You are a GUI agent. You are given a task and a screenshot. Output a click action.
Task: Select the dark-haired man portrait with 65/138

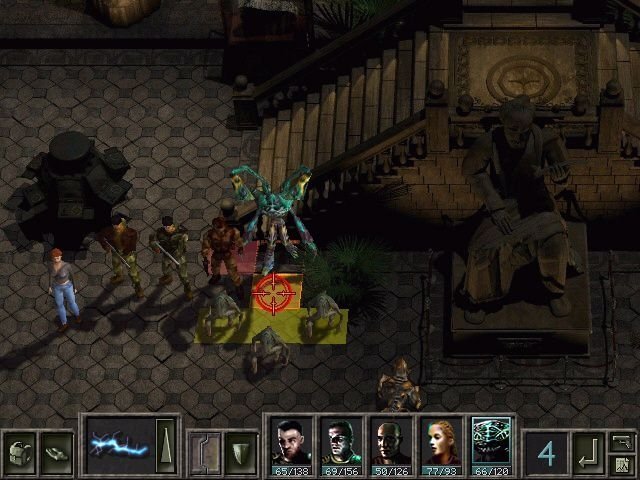291,442
